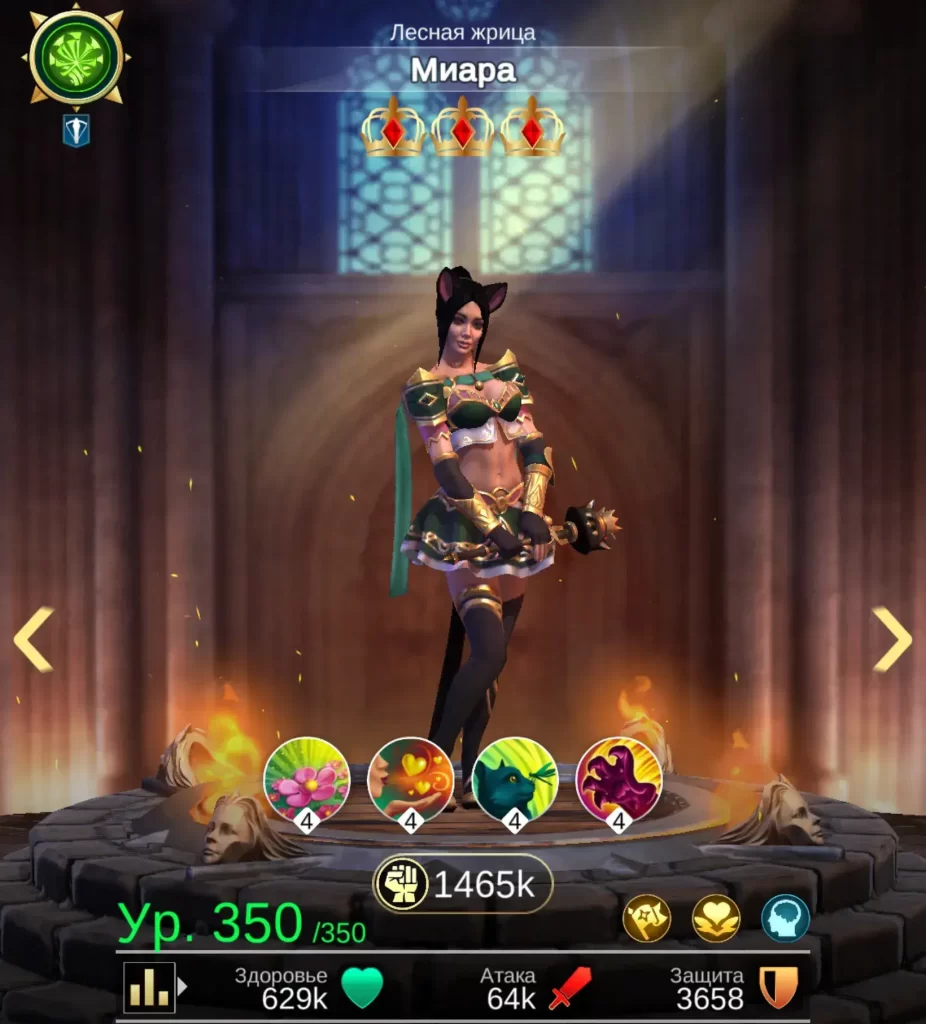Select the black cat skill

pos(515,780)
